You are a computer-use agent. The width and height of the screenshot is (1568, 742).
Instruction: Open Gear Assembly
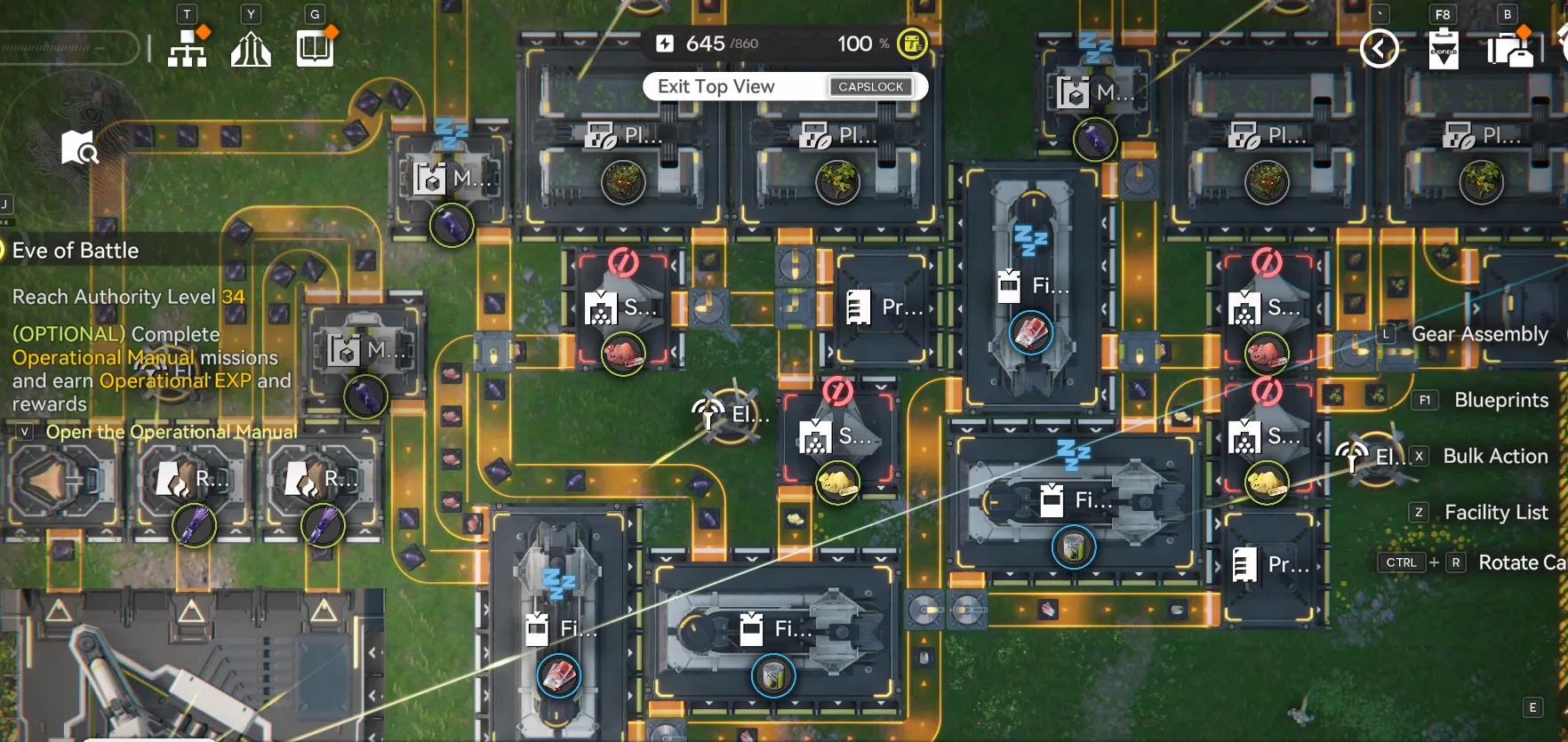point(1479,334)
